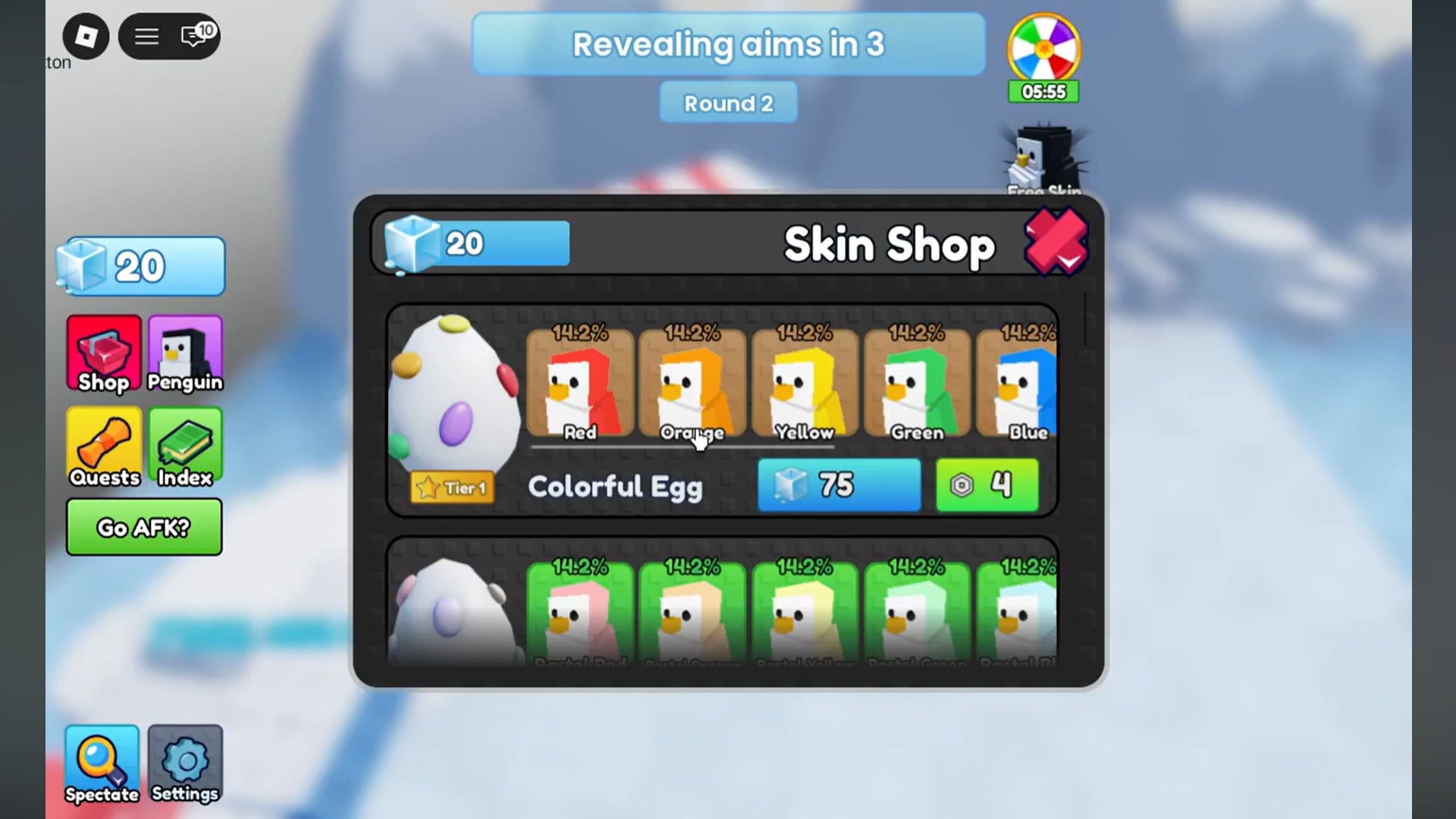This screenshot has width=1456, height=819.
Task: Purchase Colorful Egg for 4 Robux
Action: (987, 485)
